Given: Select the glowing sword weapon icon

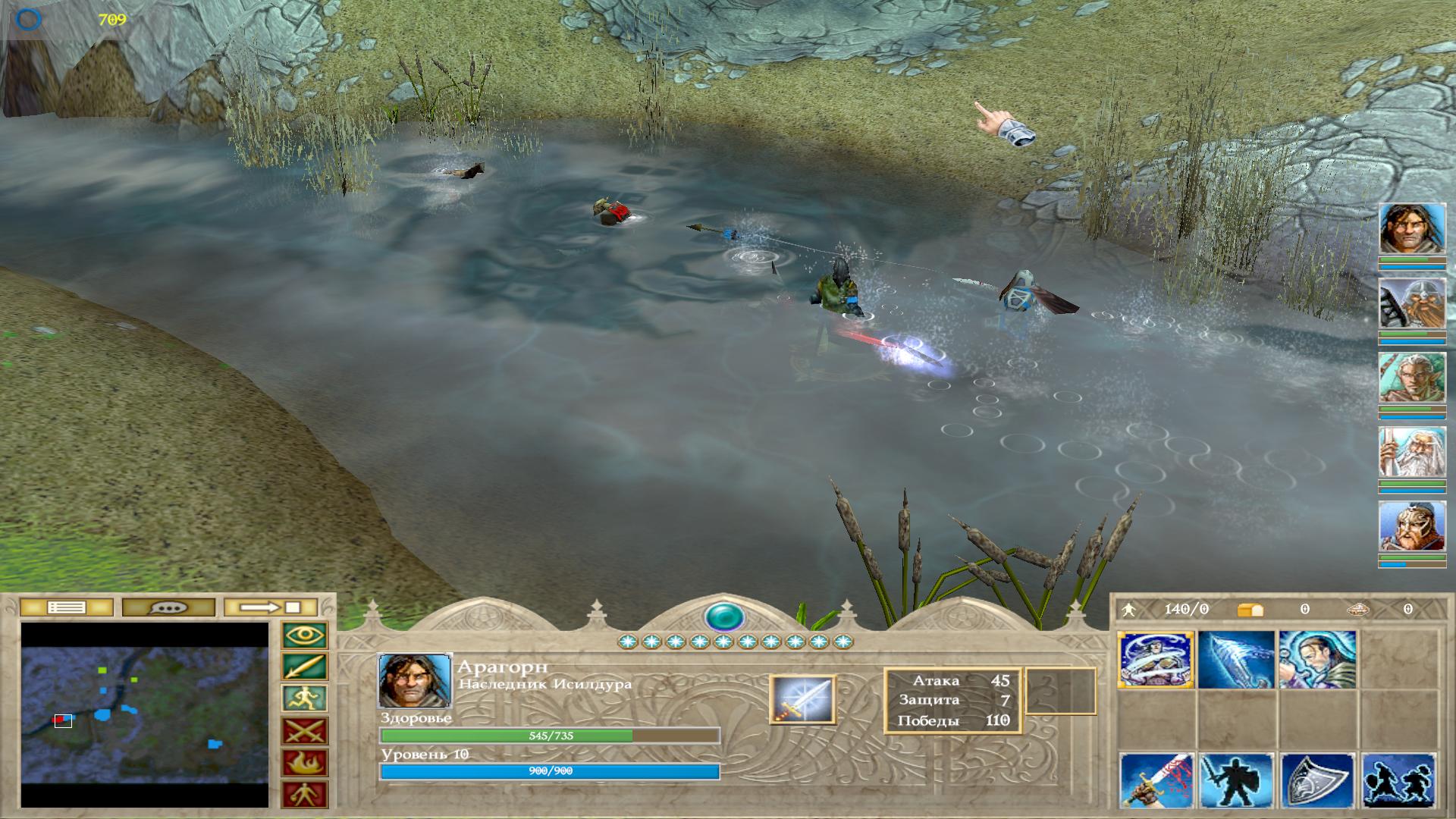Looking at the screenshot, I should point(802,699).
